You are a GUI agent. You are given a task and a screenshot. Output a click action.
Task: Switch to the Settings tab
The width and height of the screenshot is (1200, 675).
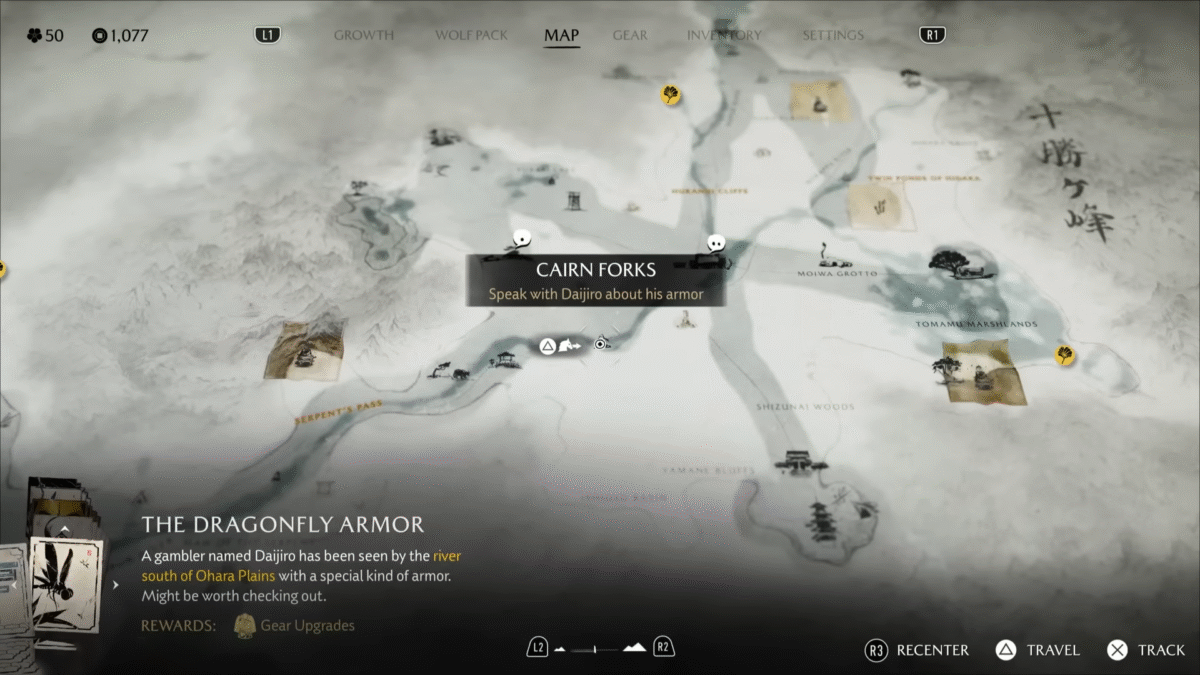click(833, 35)
